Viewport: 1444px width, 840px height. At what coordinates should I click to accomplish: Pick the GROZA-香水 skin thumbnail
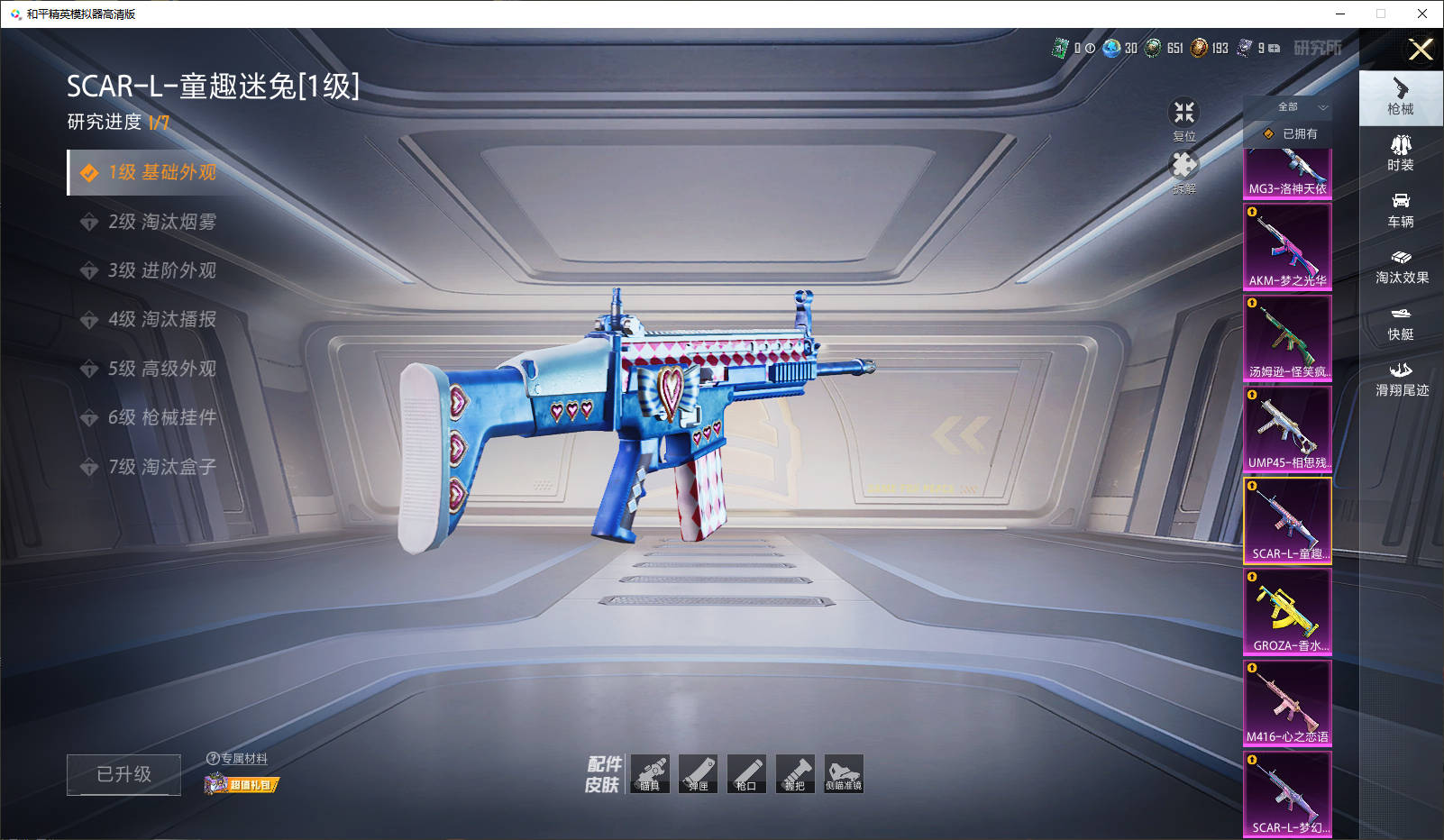pyautogui.click(x=1287, y=611)
